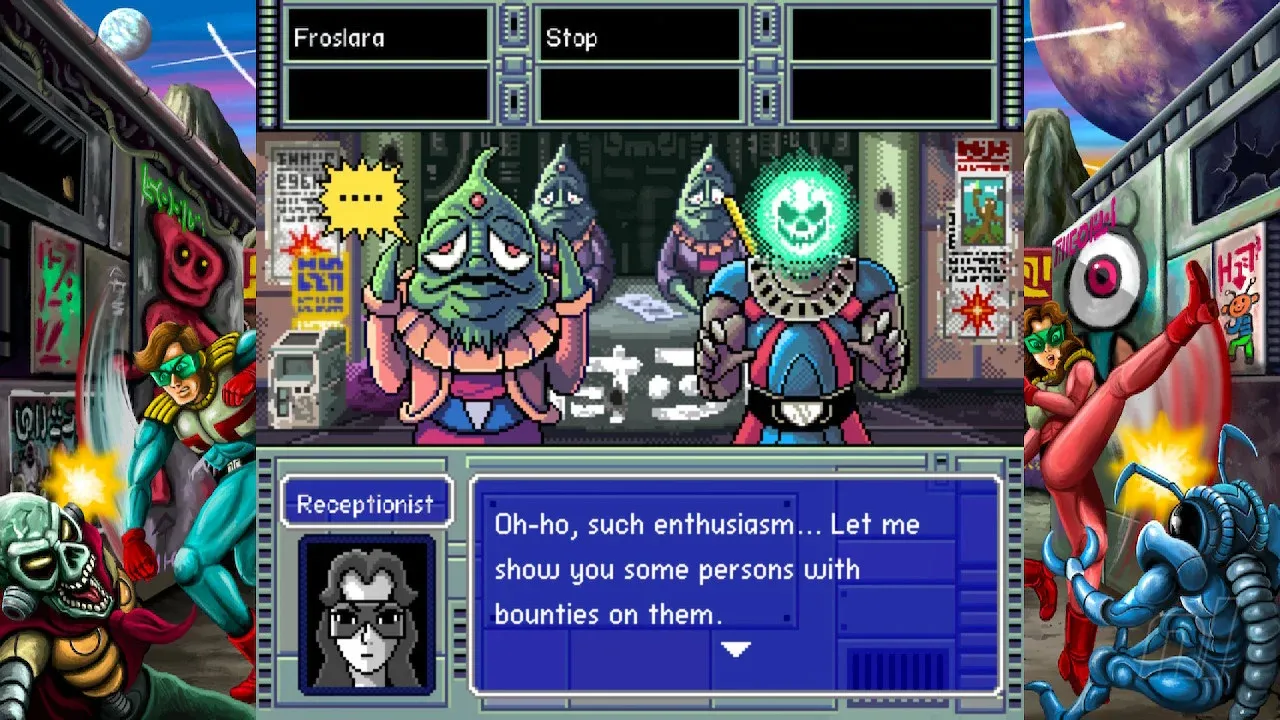Advance dialogue with the white down arrow

736,650
